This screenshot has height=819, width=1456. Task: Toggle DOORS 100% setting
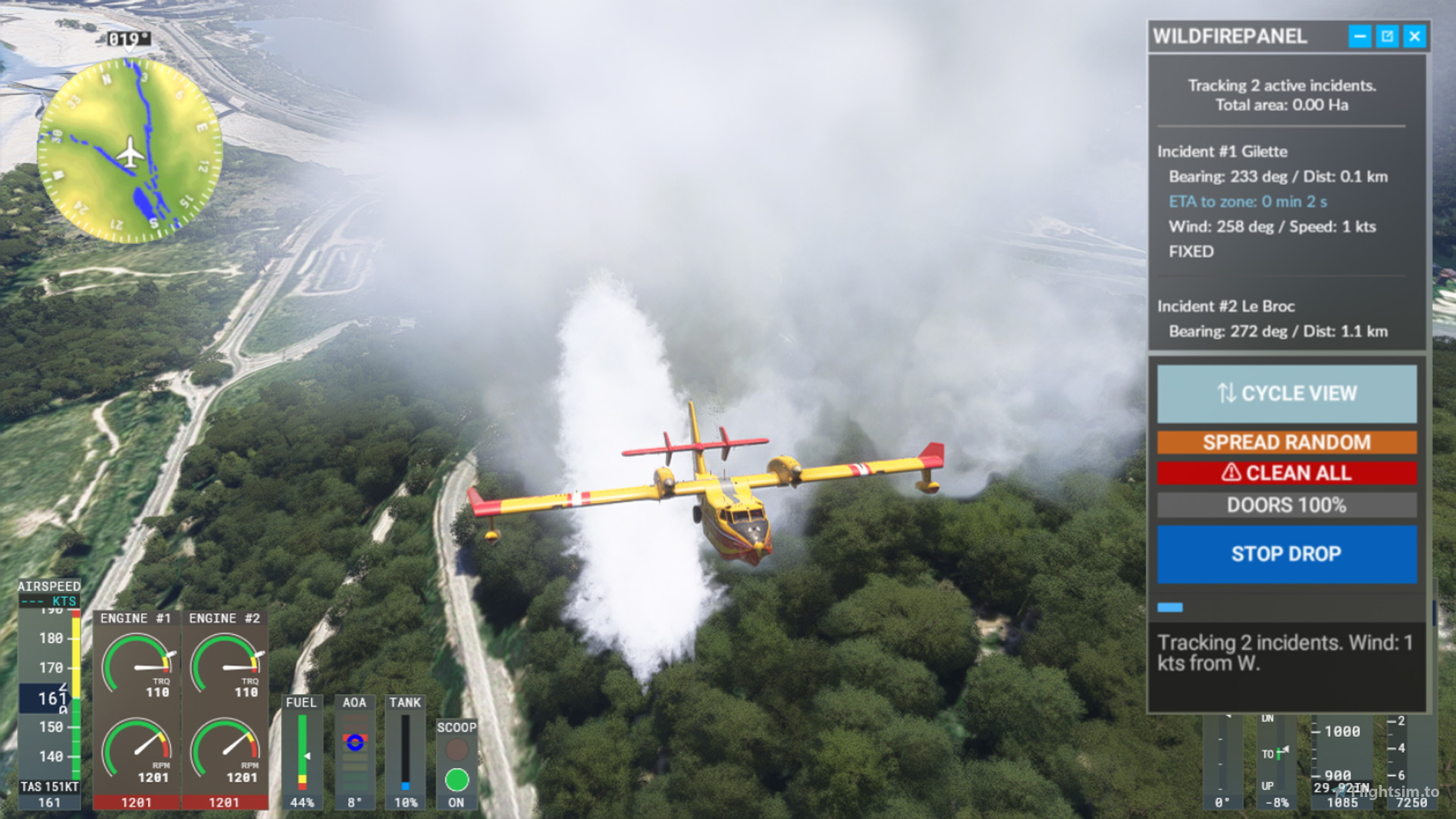tap(1286, 505)
